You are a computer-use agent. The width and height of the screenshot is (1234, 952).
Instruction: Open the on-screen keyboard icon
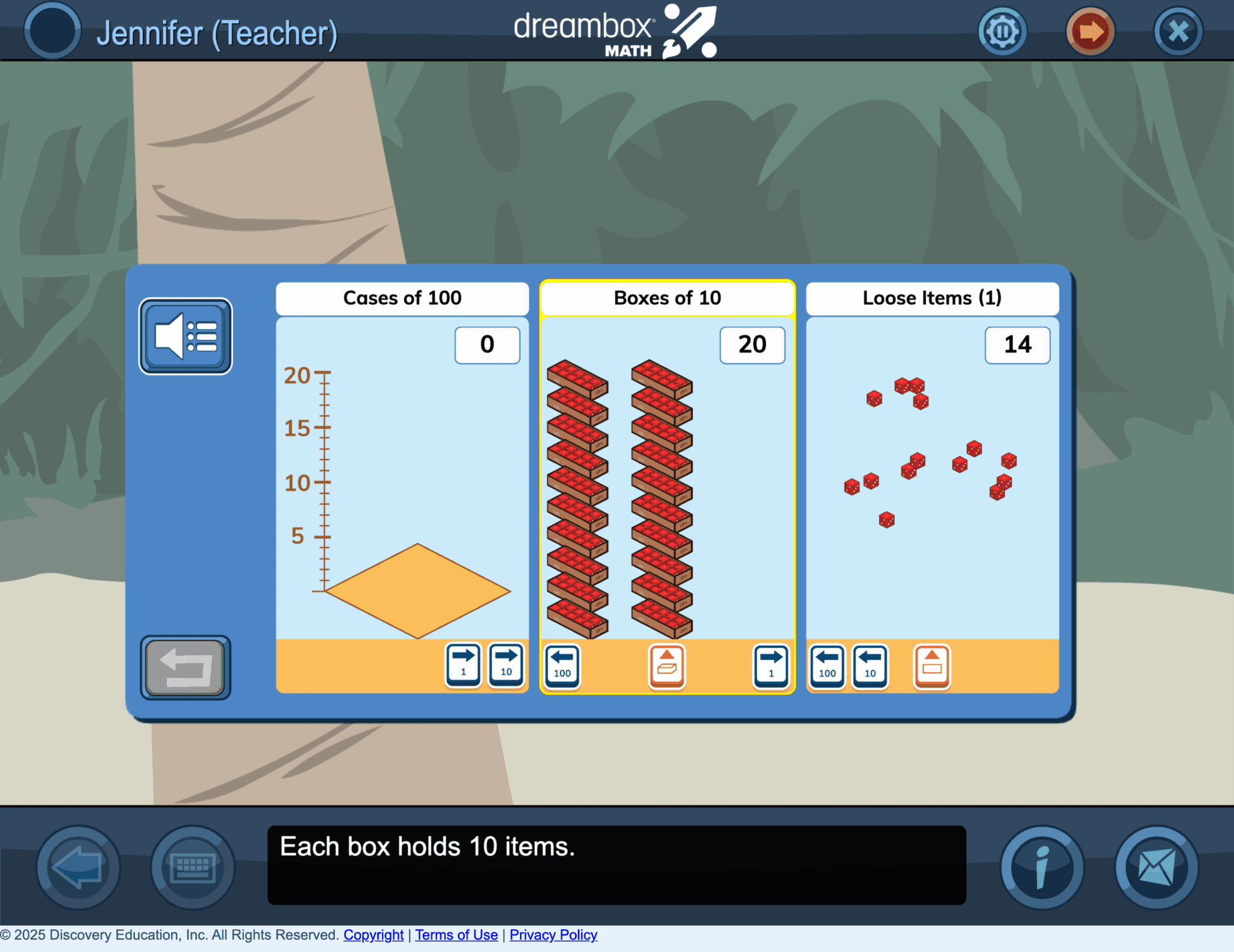coord(193,868)
